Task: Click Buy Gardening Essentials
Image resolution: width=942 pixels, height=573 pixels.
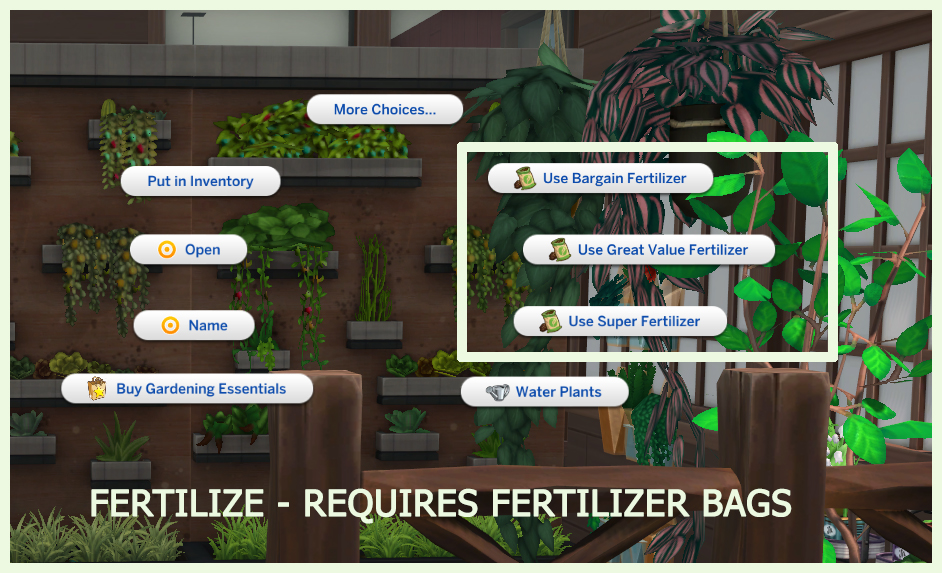Action: pyautogui.click(x=188, y=389)
